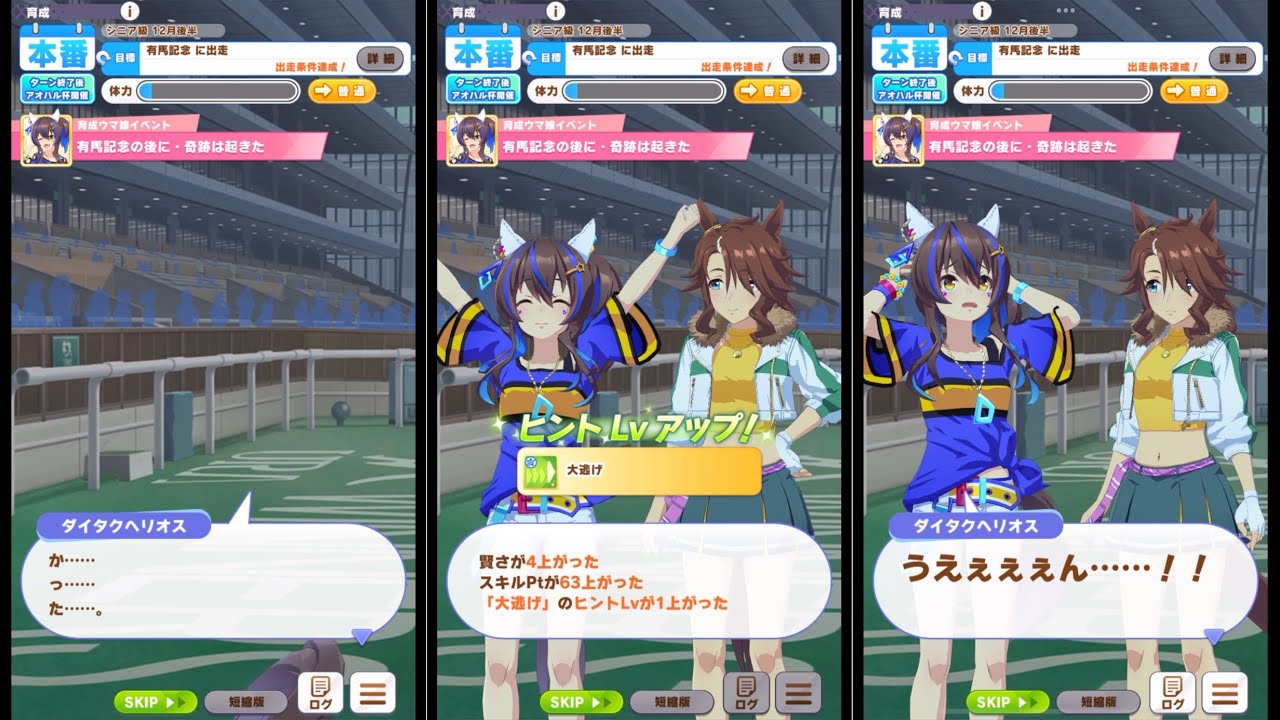Open the シニア級 12月後半 turn label
Image resolution: width=1280 pixels, height=720 pixels.
(x=160, y=29)
